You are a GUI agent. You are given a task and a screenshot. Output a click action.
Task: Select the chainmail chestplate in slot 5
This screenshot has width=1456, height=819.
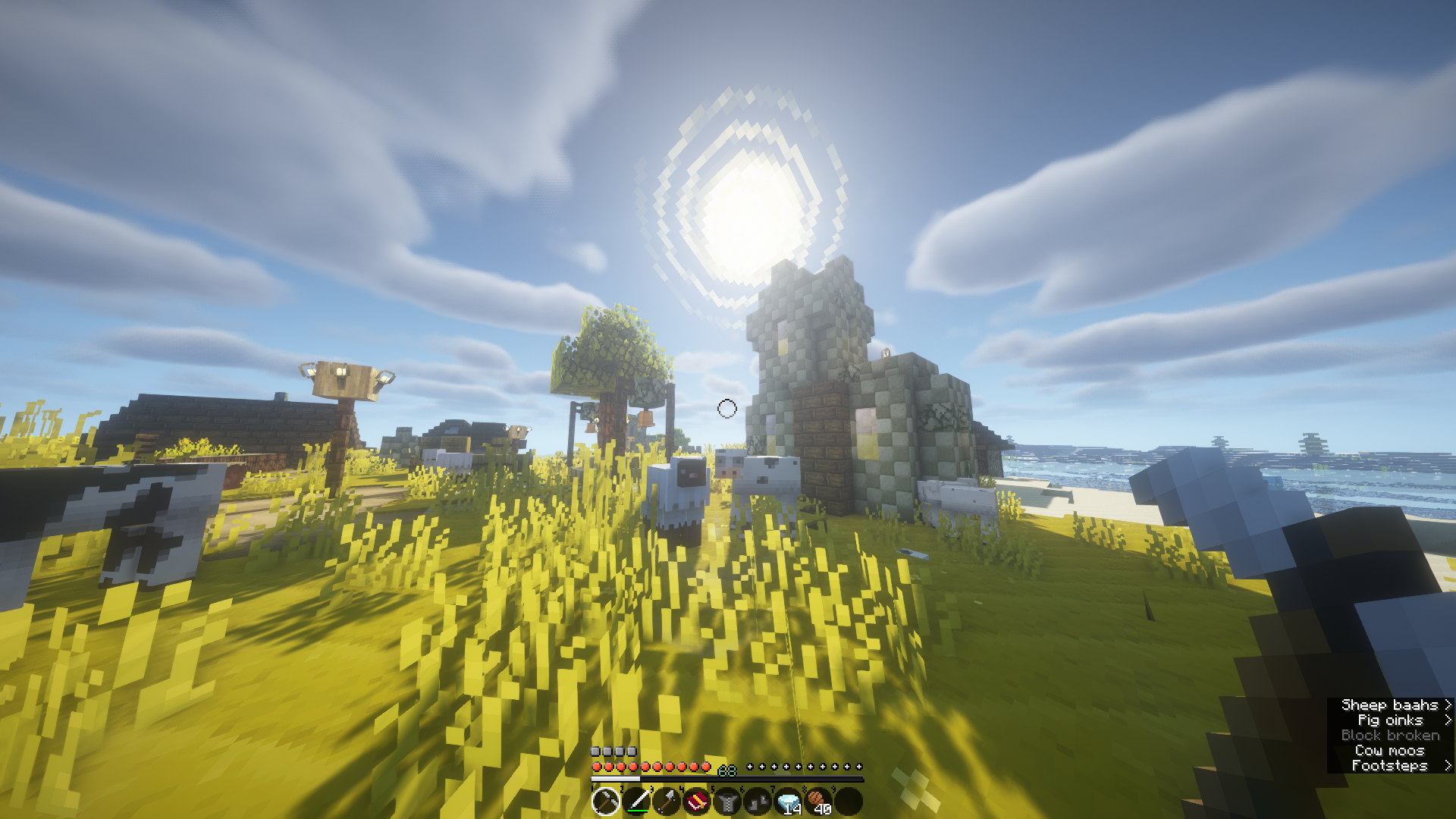click(x=727, y=803)
